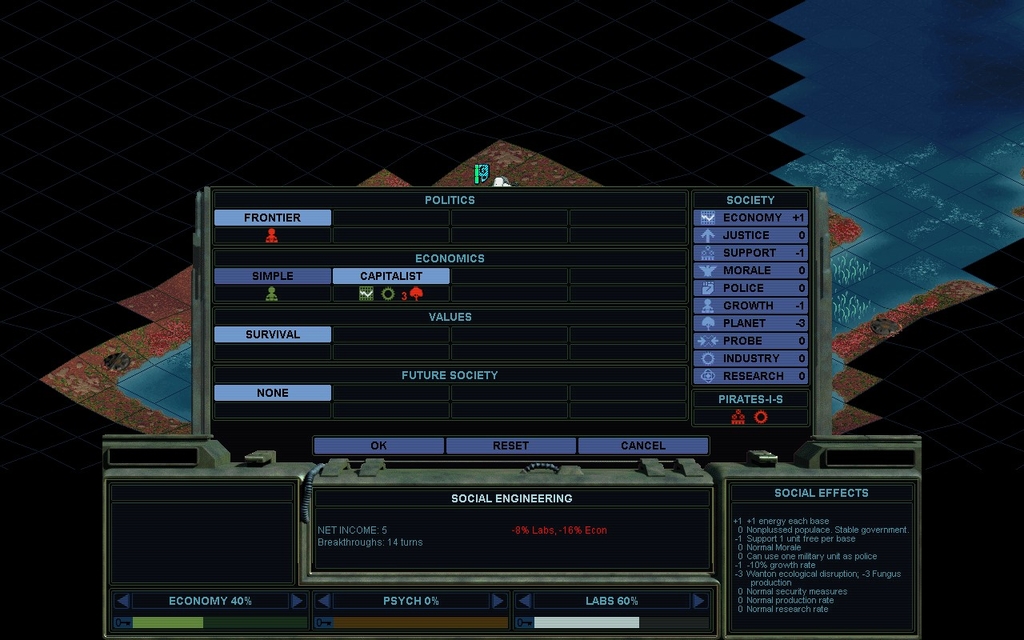
Task: Select None for Future Society
Action: (x=272, y=393)
